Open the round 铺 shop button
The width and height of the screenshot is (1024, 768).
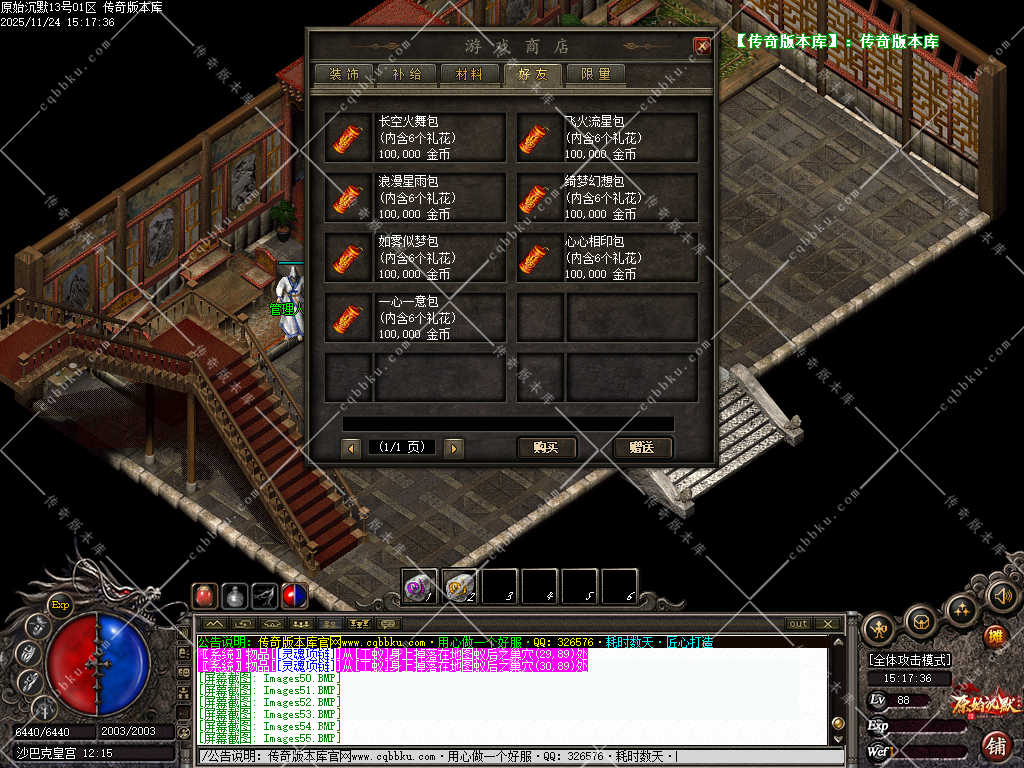pyautogui.click(x=996, y=746)
